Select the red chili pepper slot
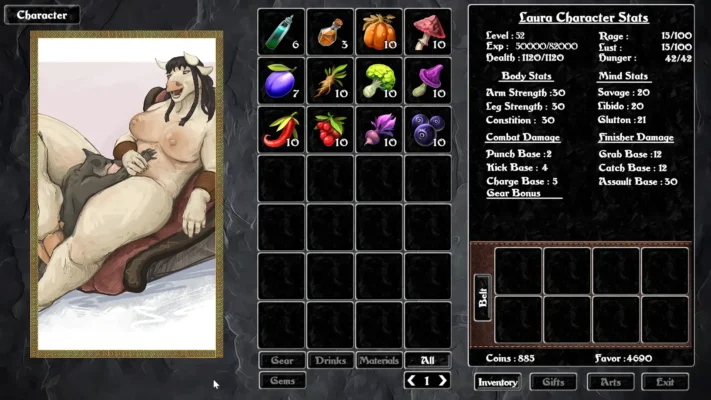 pyautogui.click(x=281, y=130)
